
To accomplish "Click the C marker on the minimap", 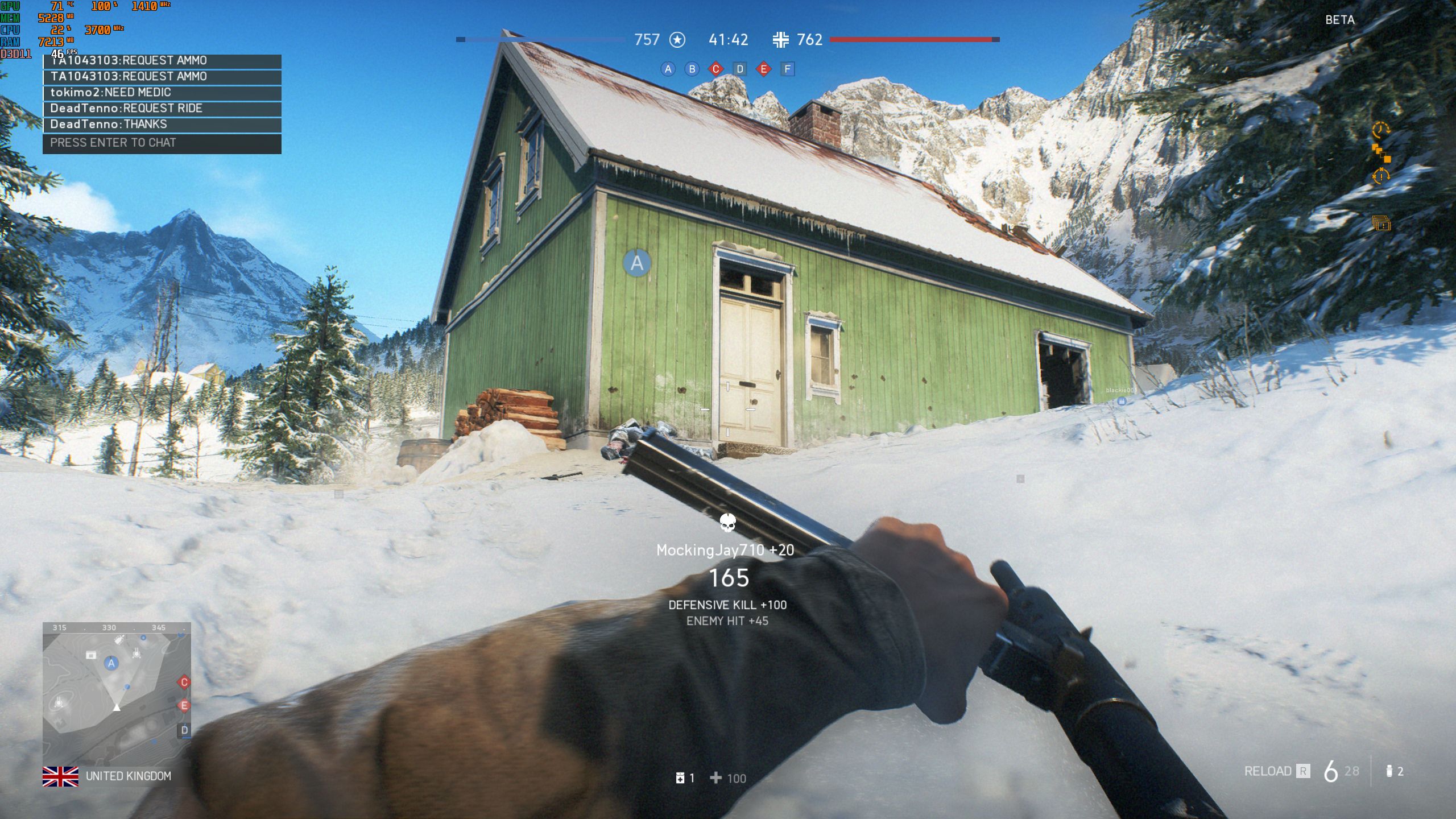I will coord(184,682).
